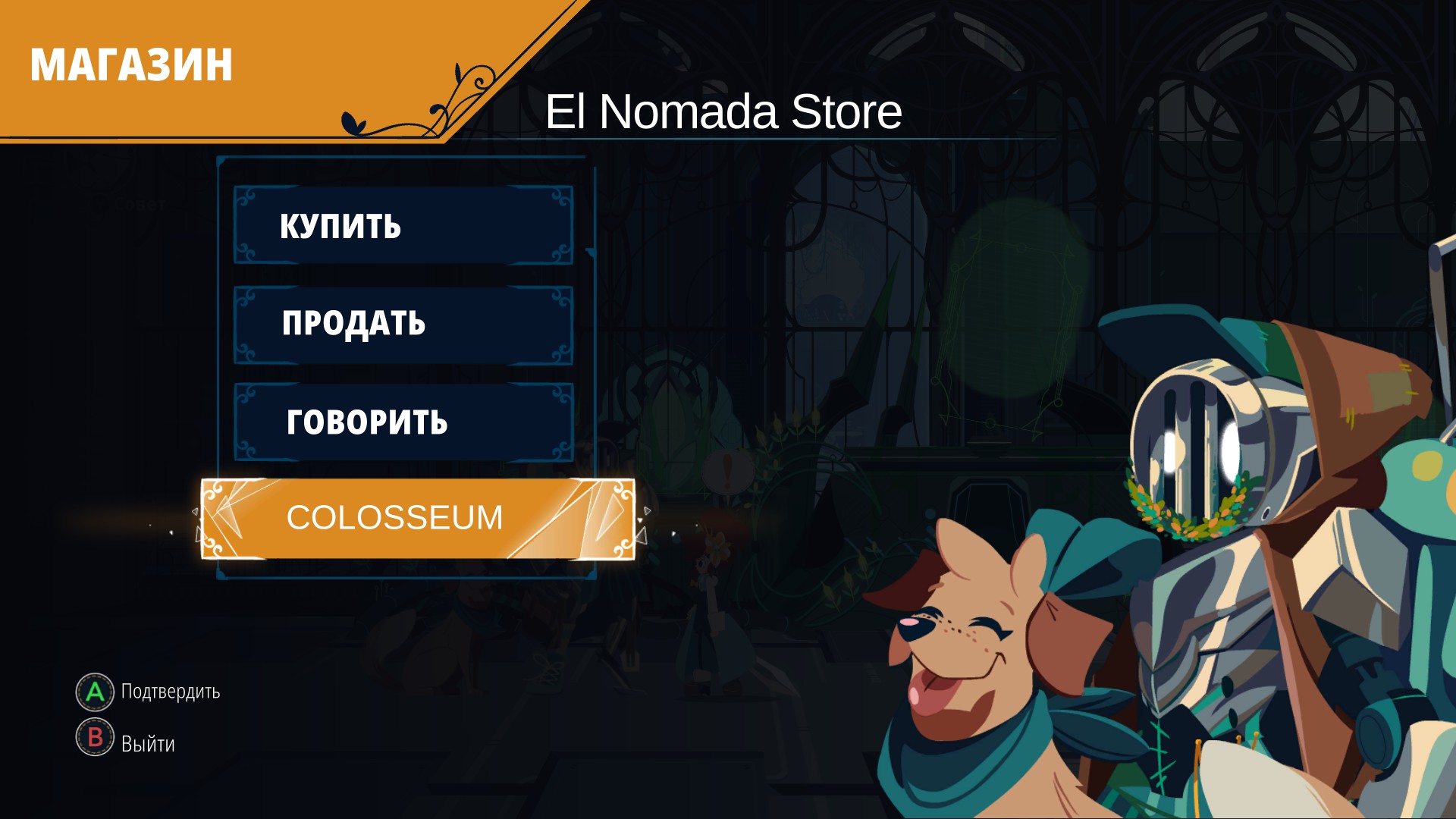Select the КУПИТЬ (Buy) menu option

point(403,226)
